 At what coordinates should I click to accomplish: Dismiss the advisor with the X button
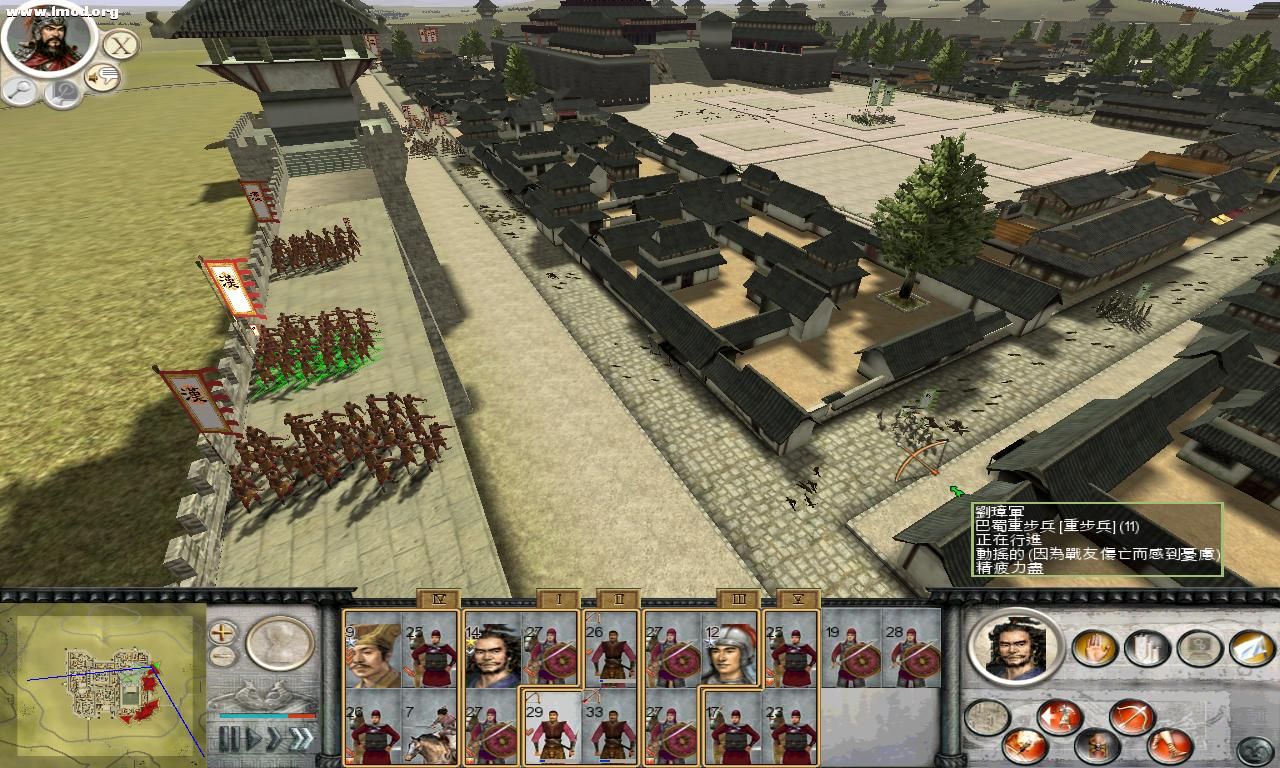pyautogui.click(x=120, y=45)
